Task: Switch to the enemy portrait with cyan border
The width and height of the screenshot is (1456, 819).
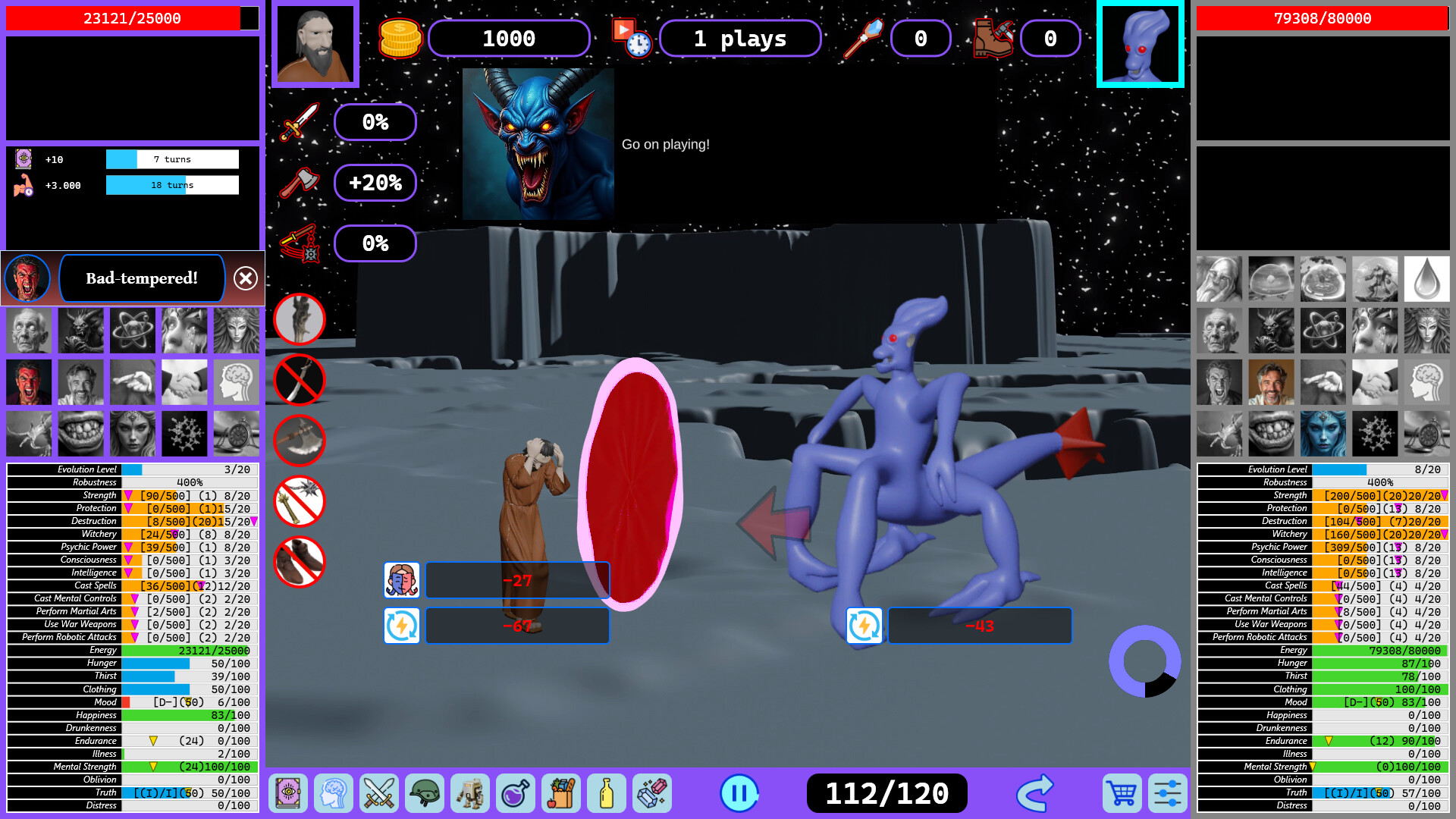Action: (x=1139, y=43)
